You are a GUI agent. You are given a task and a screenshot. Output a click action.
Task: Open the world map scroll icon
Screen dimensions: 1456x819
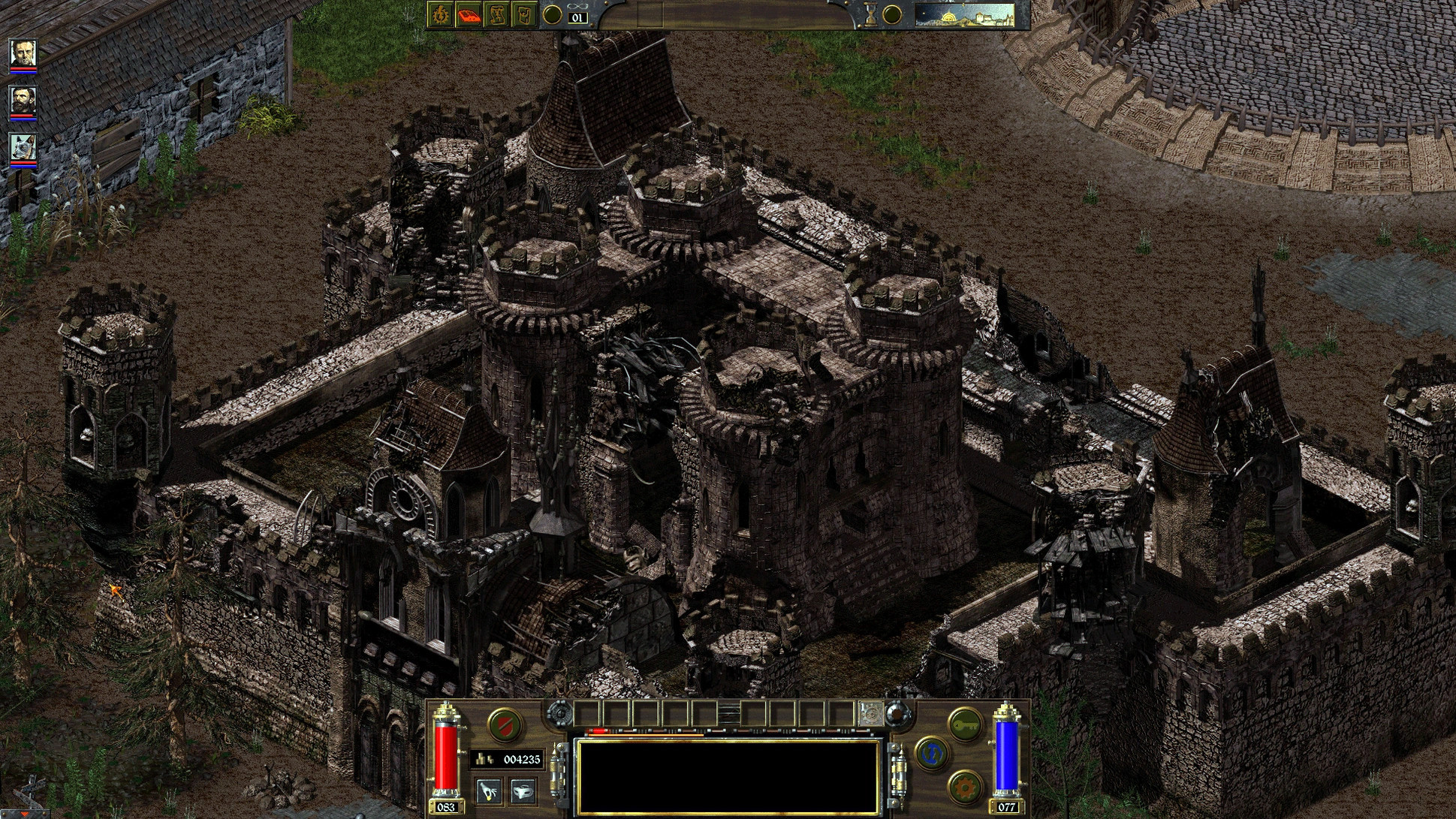tap(496, 14)
